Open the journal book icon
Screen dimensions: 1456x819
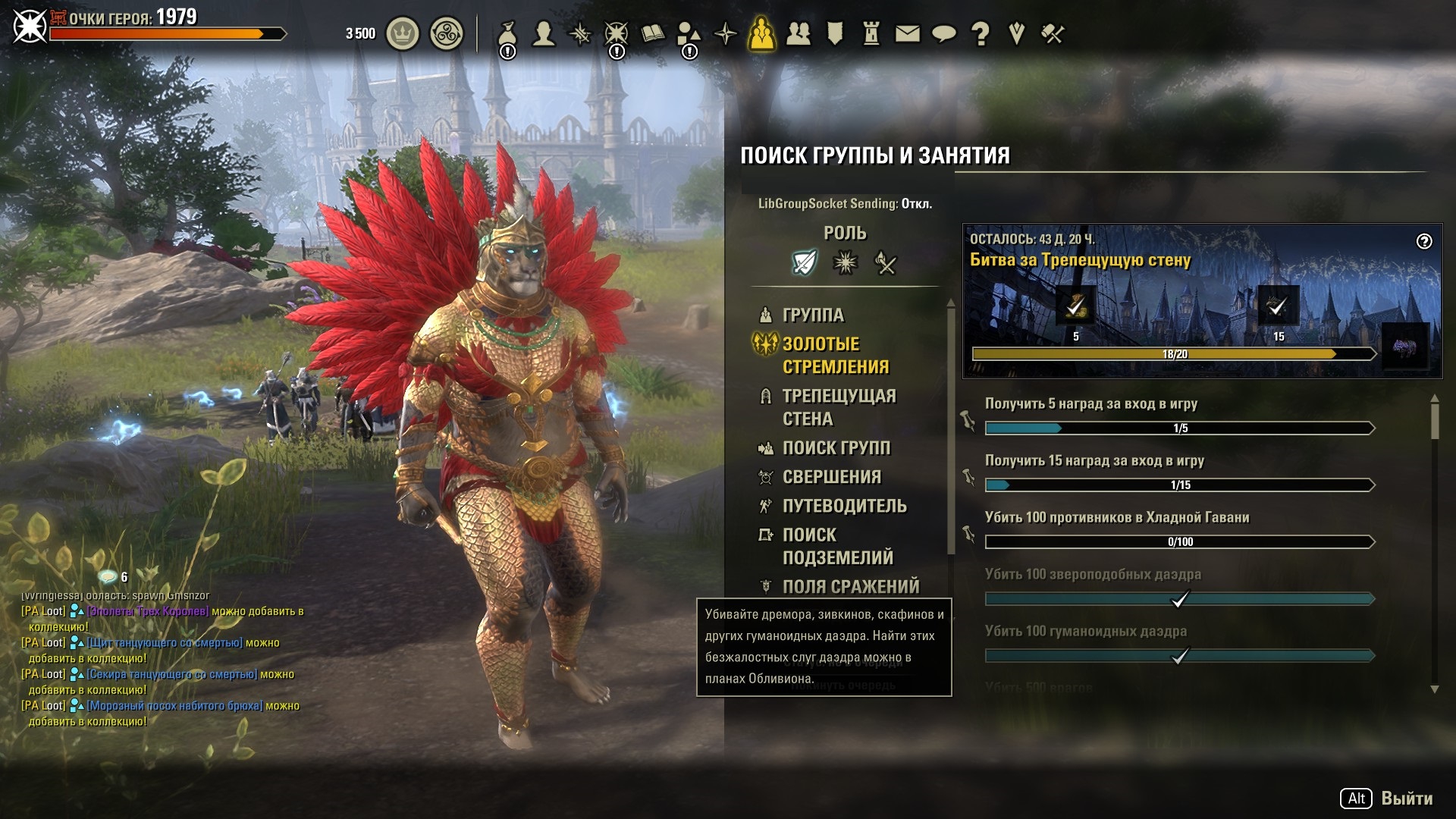[x=652, y=34]
